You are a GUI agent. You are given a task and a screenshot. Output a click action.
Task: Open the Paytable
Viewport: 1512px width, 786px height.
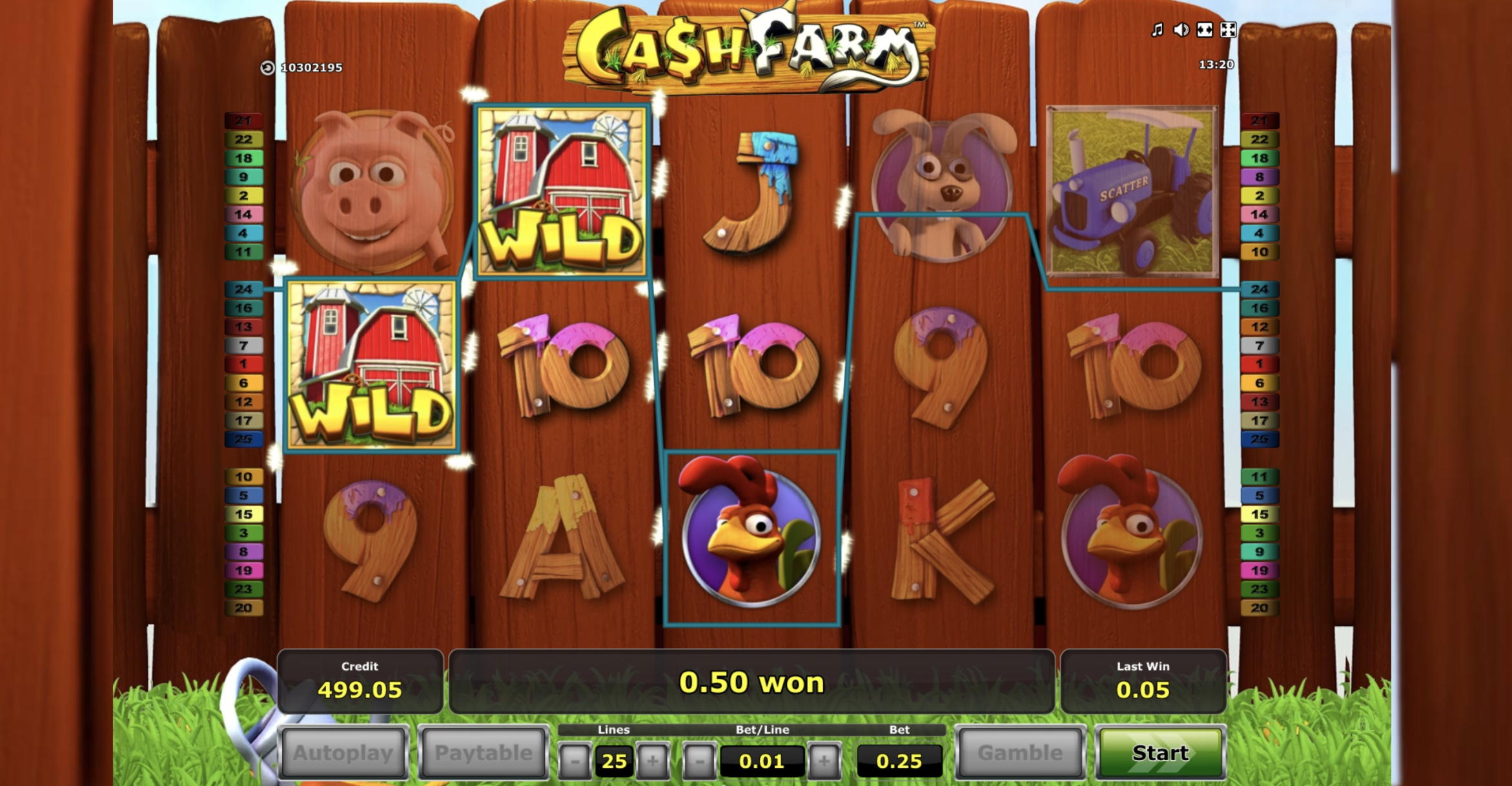pyautogui.click(x=482, y=752)
